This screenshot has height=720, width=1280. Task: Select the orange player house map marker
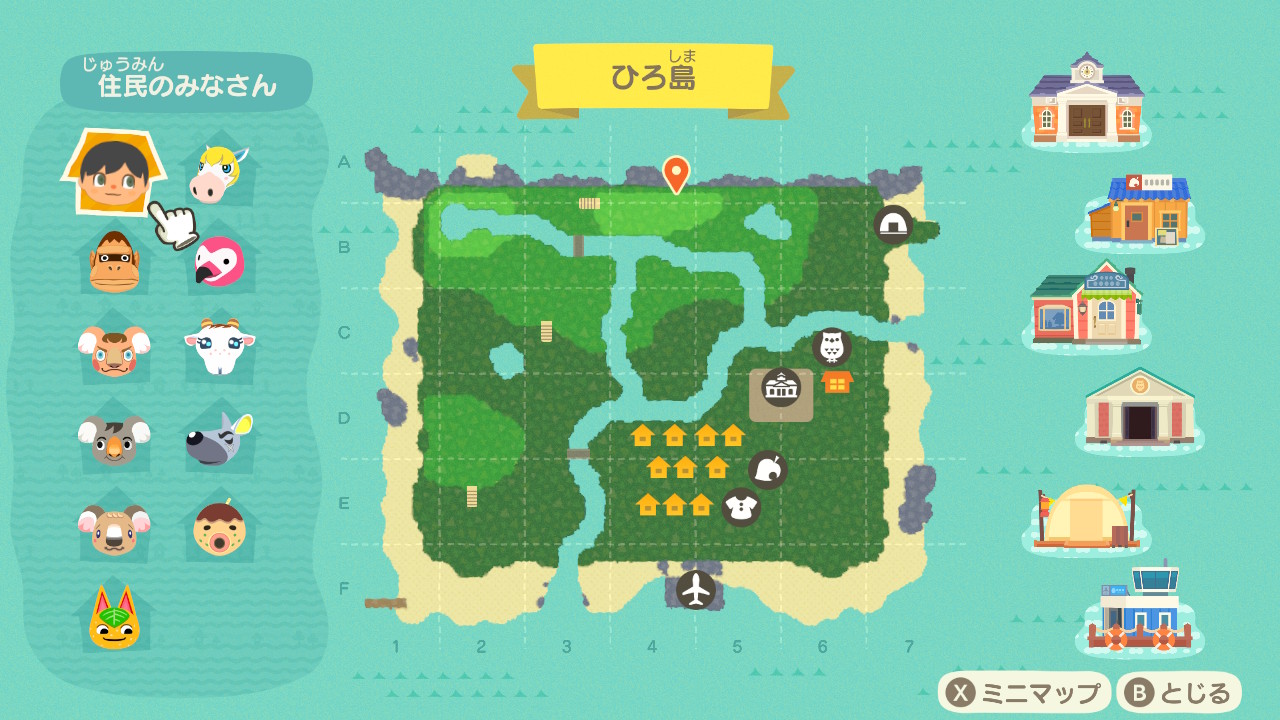pos(837,382)
